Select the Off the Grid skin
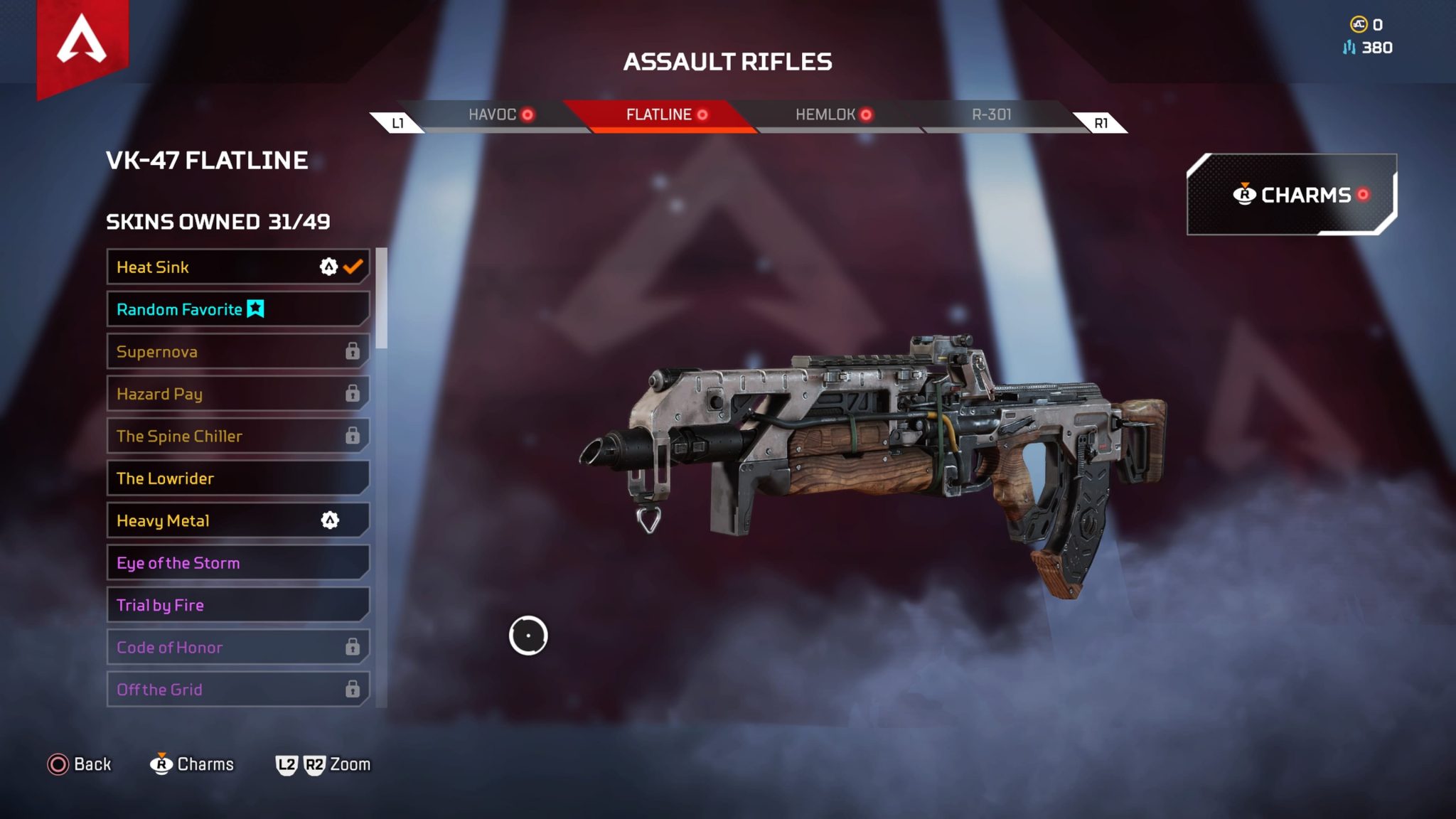Viewport: 1456px width, 819px height. [x=237, y=690]
